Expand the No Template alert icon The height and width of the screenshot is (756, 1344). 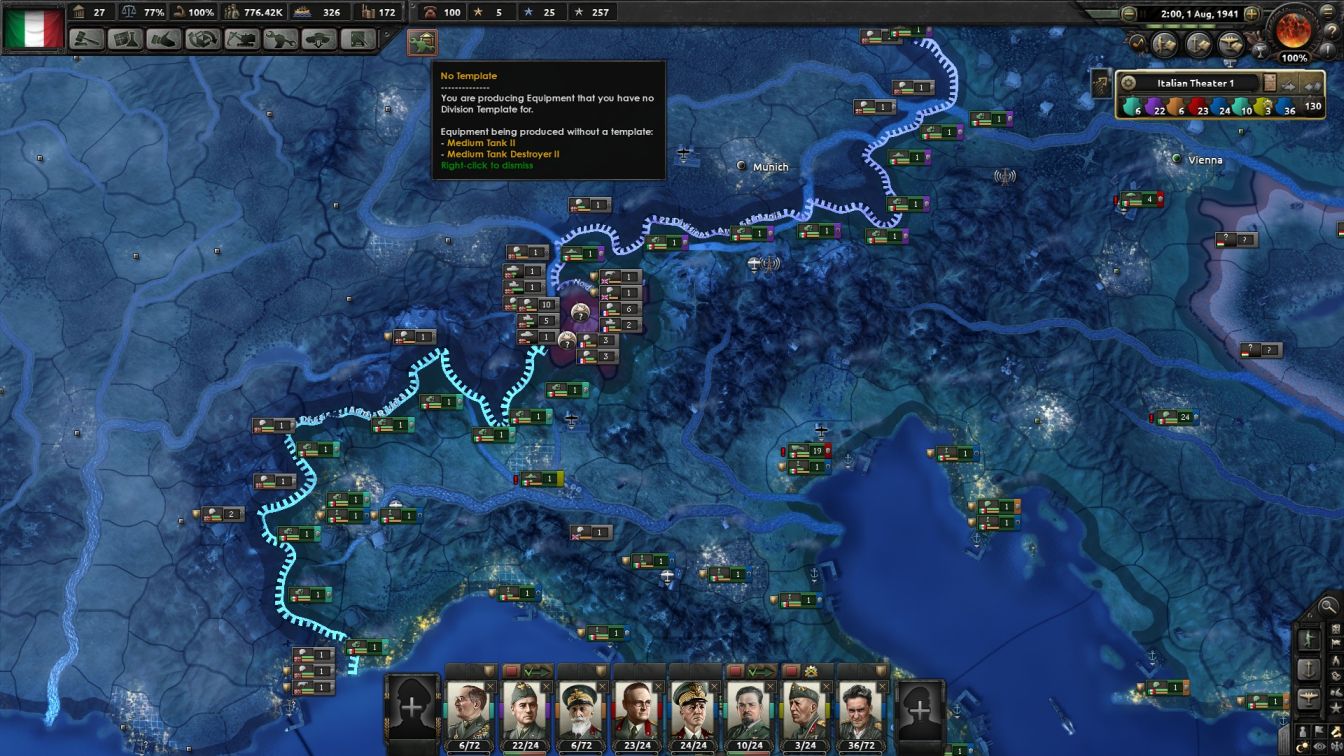pyautogui.click(x=420, y=44)
